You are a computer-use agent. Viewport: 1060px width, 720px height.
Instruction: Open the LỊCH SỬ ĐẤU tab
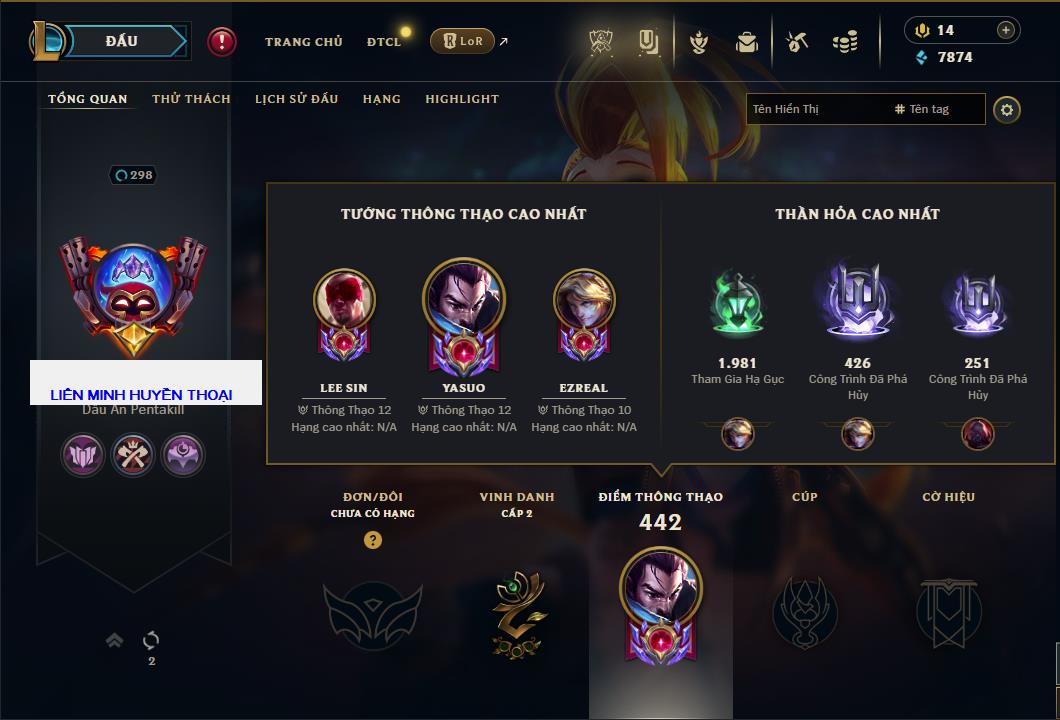296,99
